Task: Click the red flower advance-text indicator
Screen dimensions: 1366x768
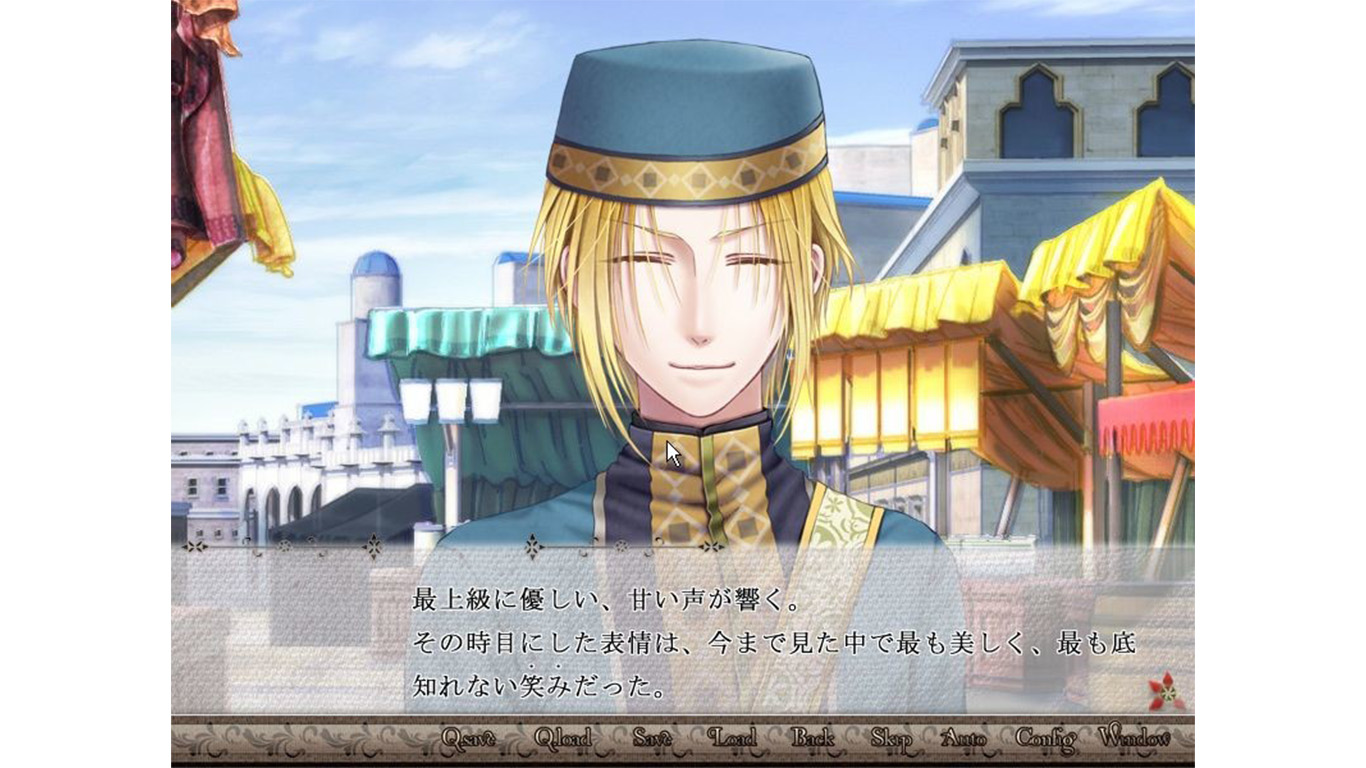Action: click(x=1166, y=692)
